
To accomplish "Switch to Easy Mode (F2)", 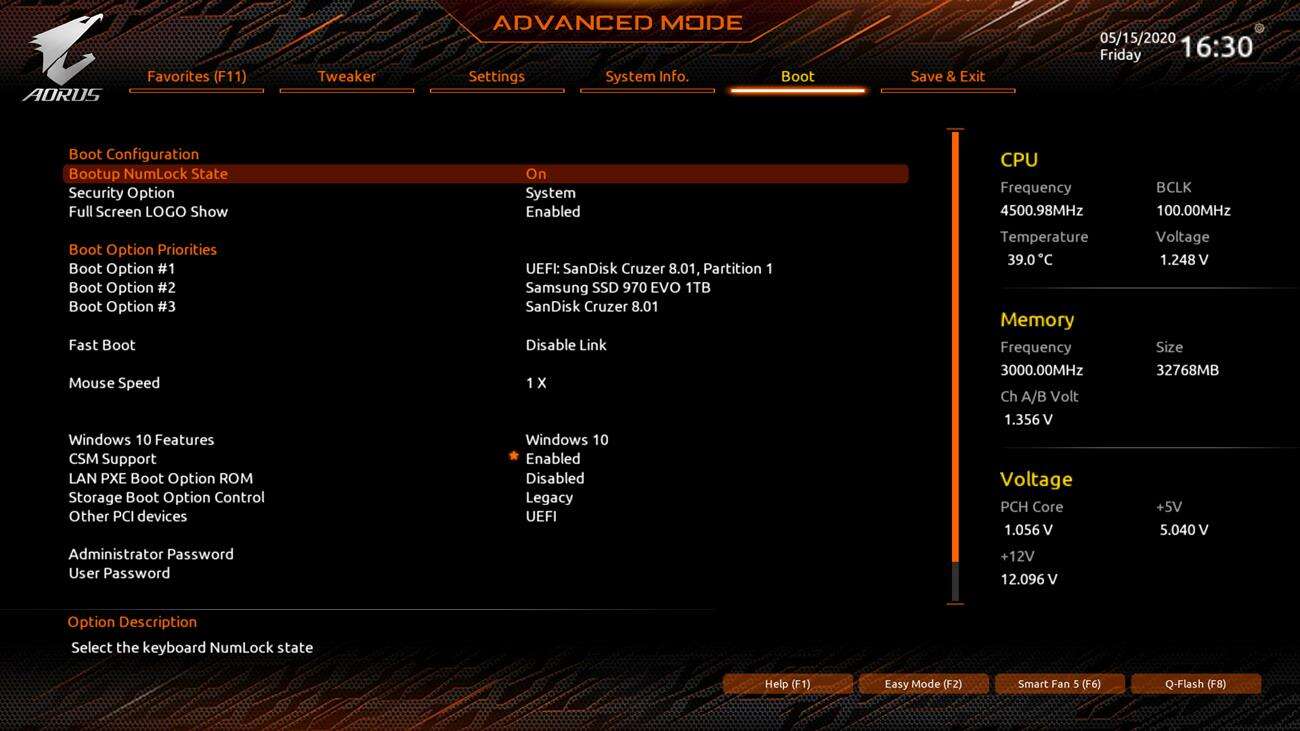I will pyautogui.click(x=923, y=684).
